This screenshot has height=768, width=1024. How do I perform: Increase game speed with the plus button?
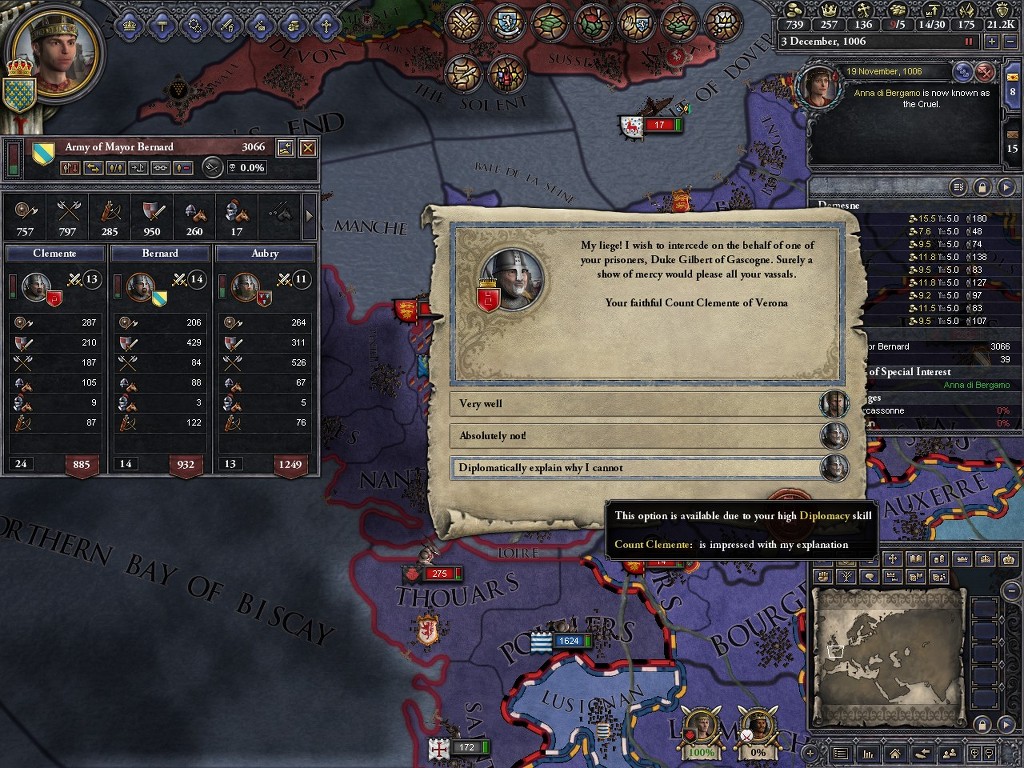[x=991, y=42]
